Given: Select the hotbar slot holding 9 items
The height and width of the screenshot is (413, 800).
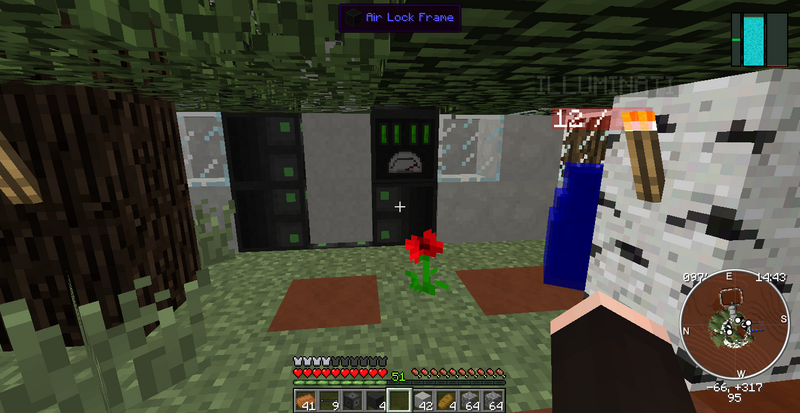Looking at the screenshot, I should click(x=328, y=401).
